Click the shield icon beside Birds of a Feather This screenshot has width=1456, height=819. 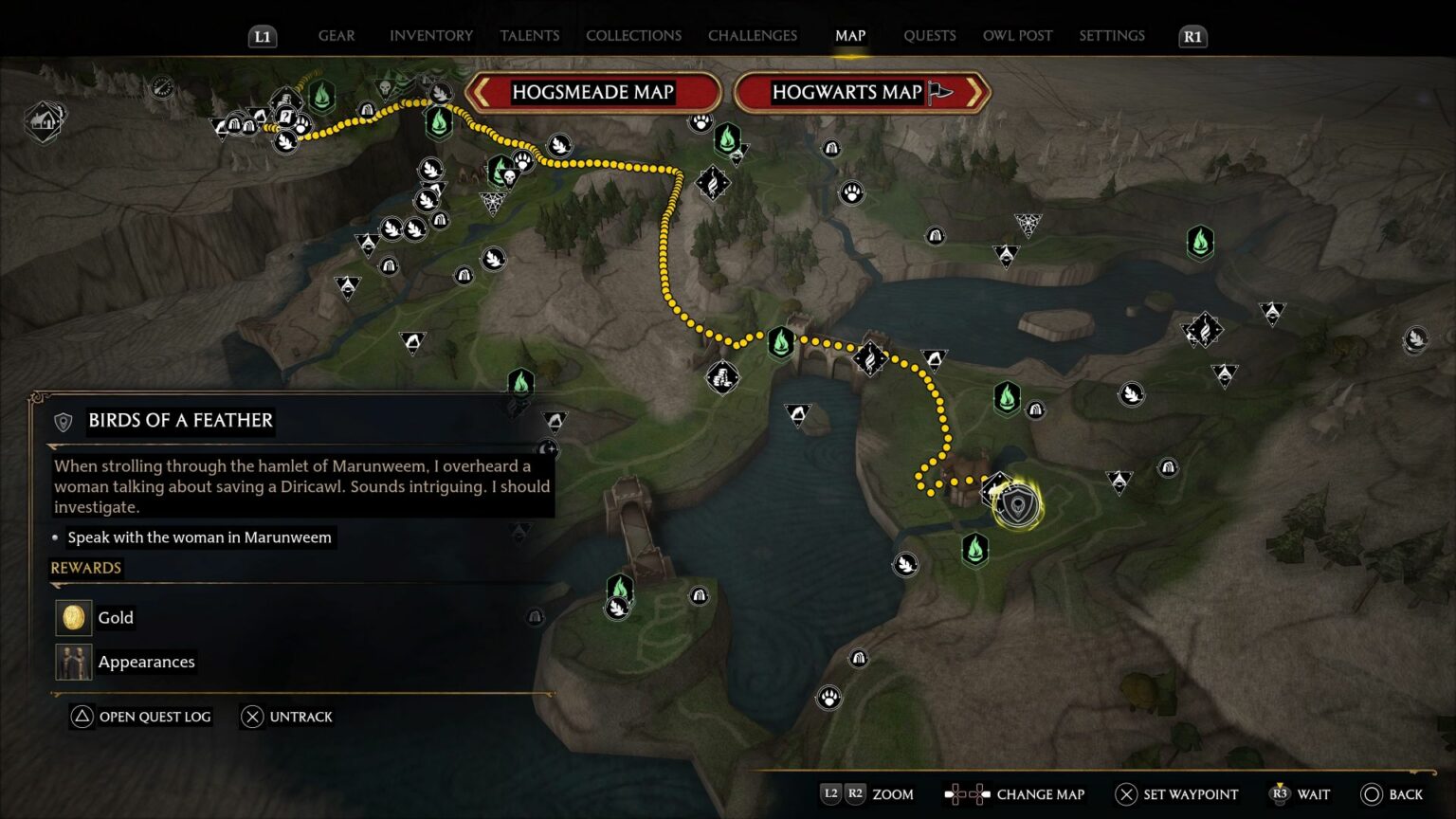click(62, 421)
